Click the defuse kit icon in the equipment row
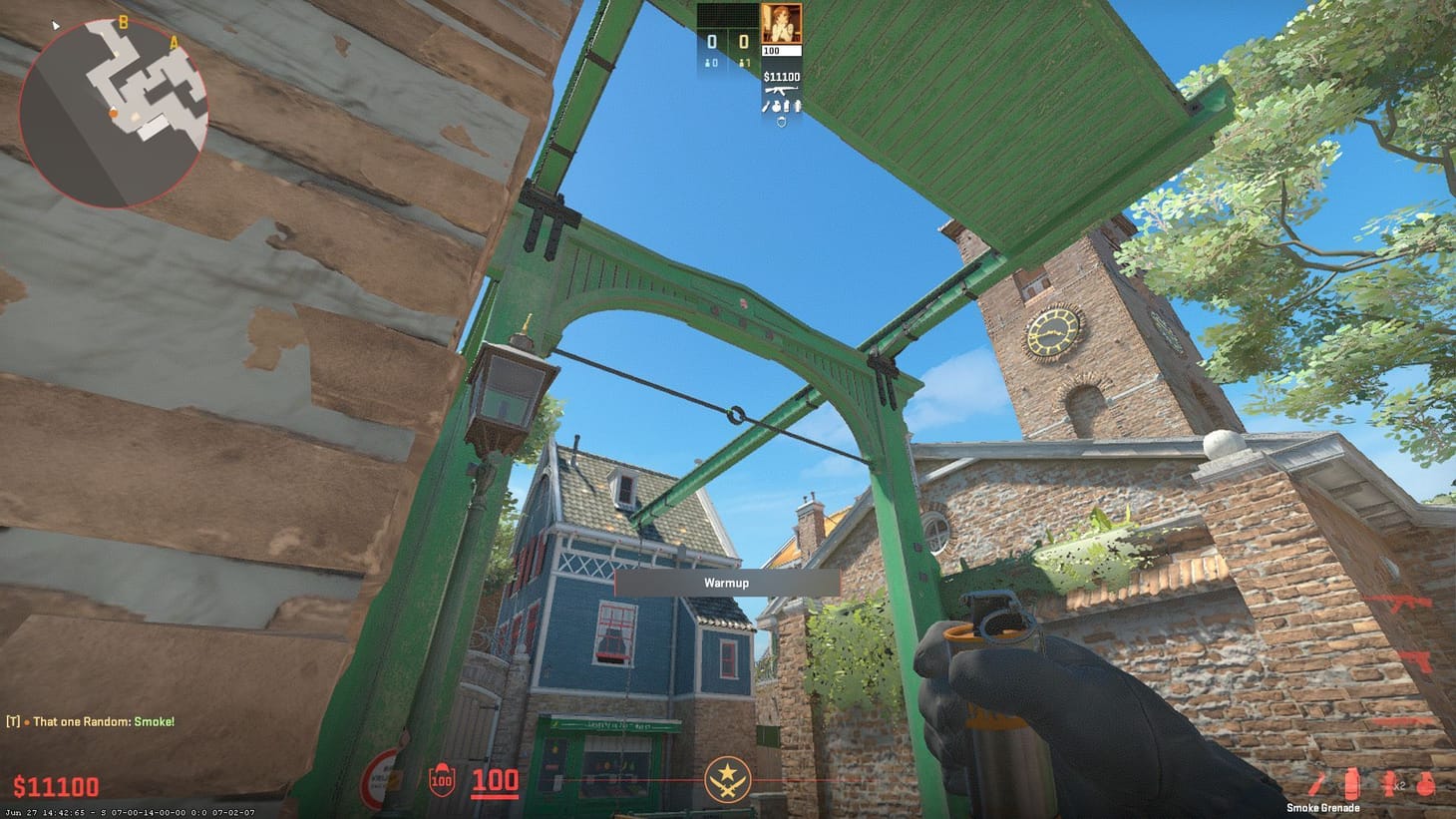The image size is (1456, 819). click(798, 107)
